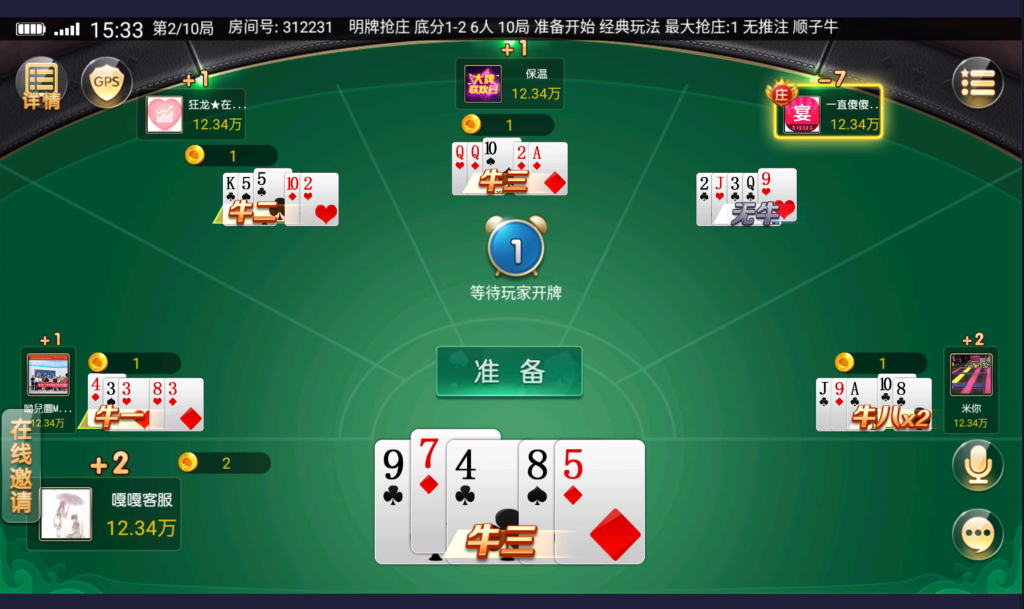Open the 详情 details panel

[x=41, y=83]
